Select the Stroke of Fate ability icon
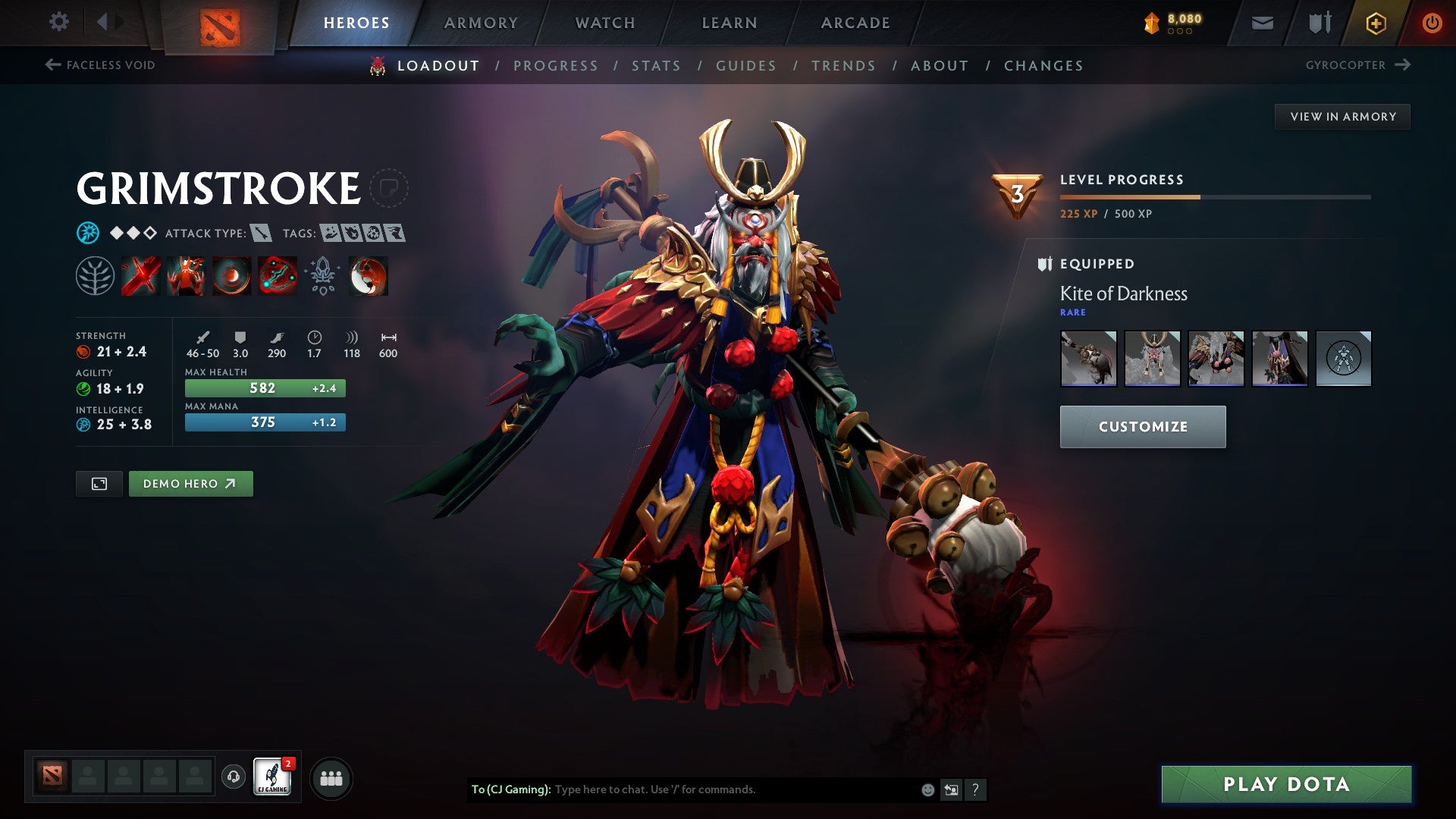 point(140,277)
